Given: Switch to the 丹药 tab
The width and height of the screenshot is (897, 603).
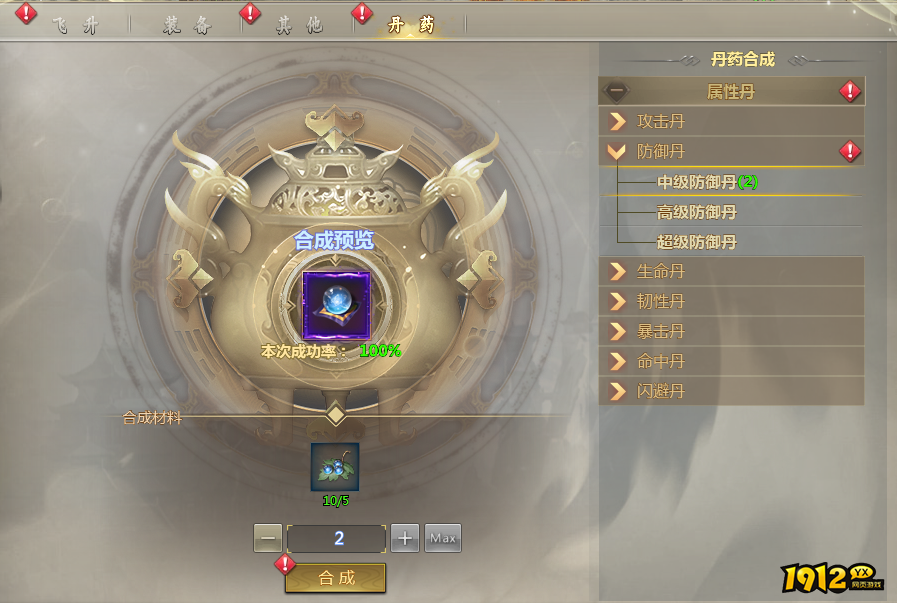Looking at the screenshot, I should point(411,25).
